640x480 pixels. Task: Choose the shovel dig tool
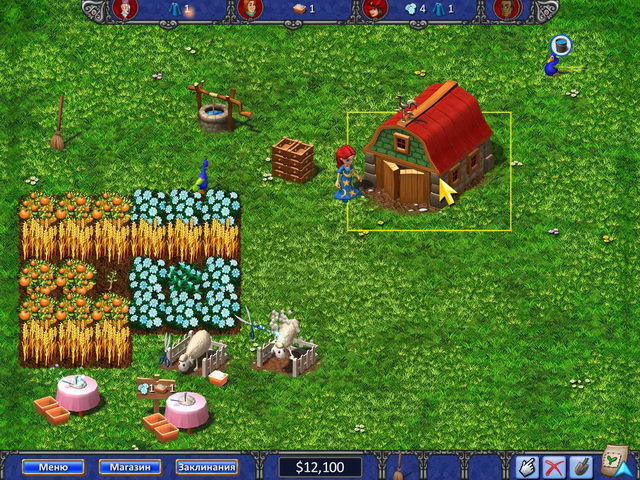click(x=580, y=466)
